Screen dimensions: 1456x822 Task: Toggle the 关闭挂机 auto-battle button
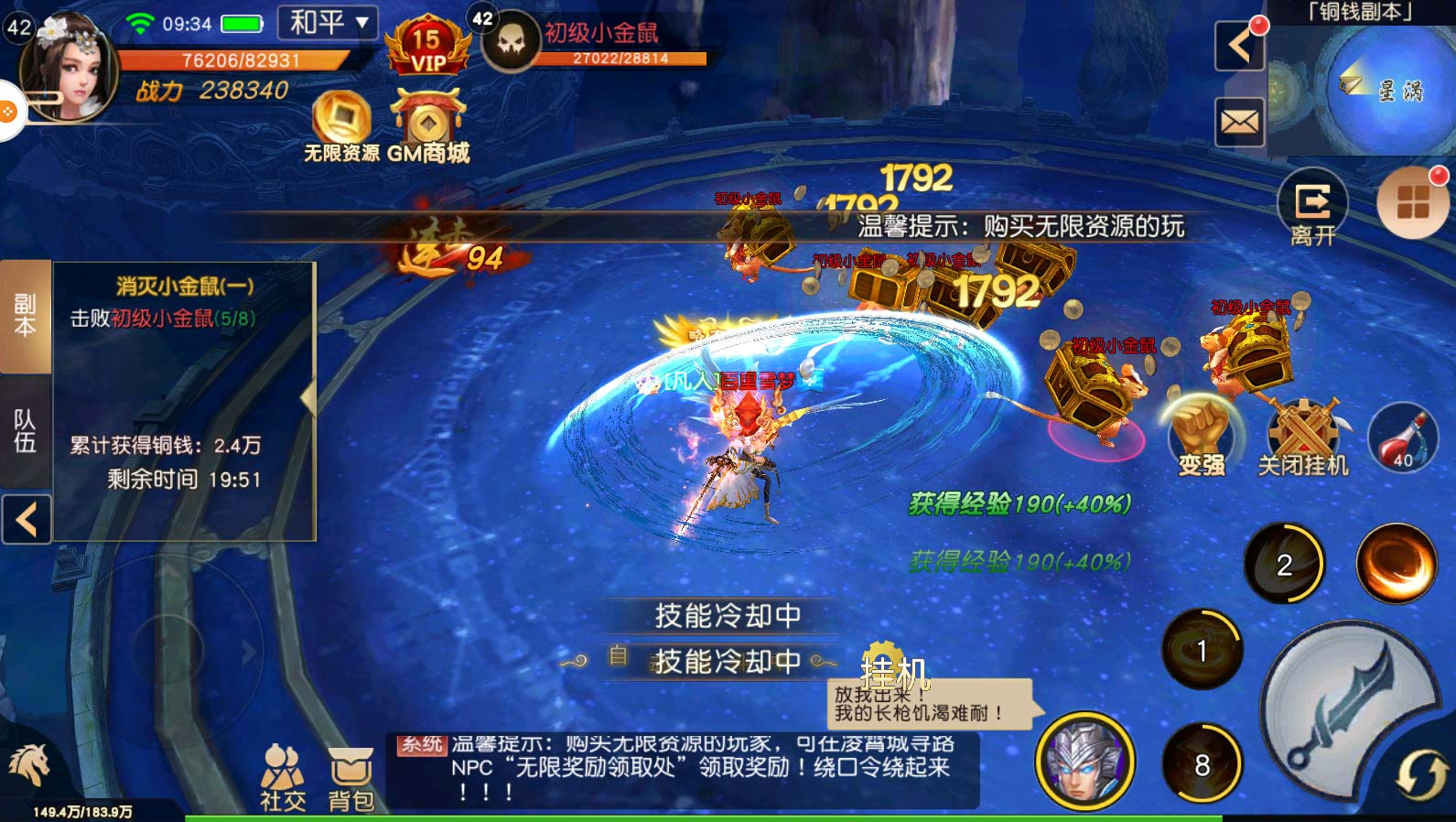coord(1303,438)
